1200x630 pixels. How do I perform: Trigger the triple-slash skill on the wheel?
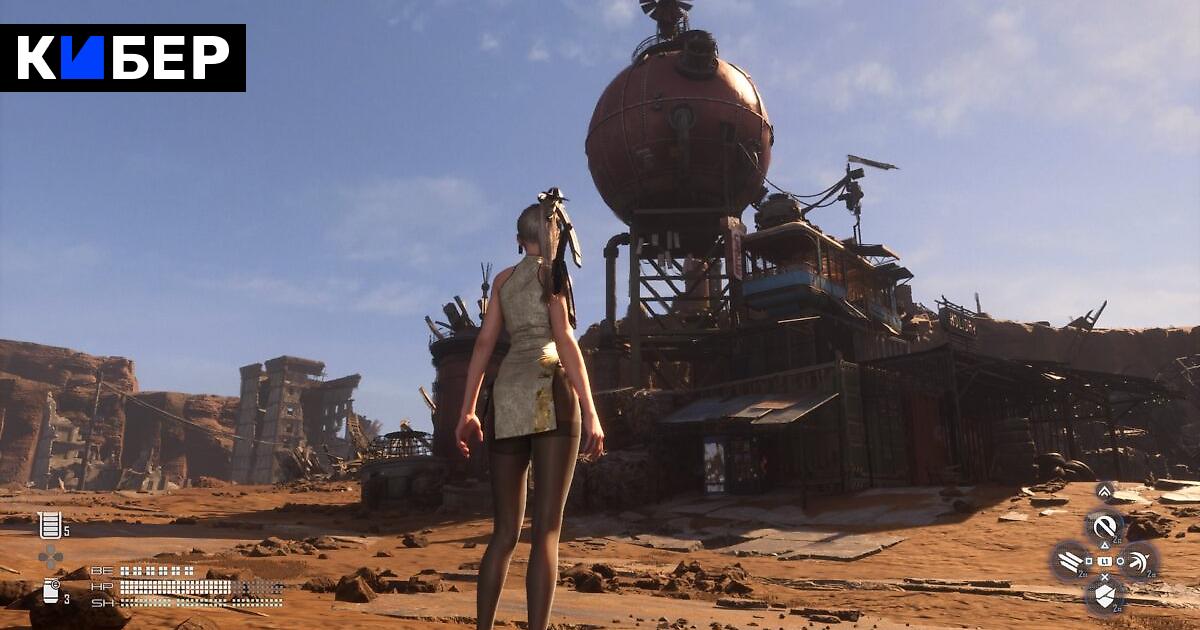tap(1070, 561)
